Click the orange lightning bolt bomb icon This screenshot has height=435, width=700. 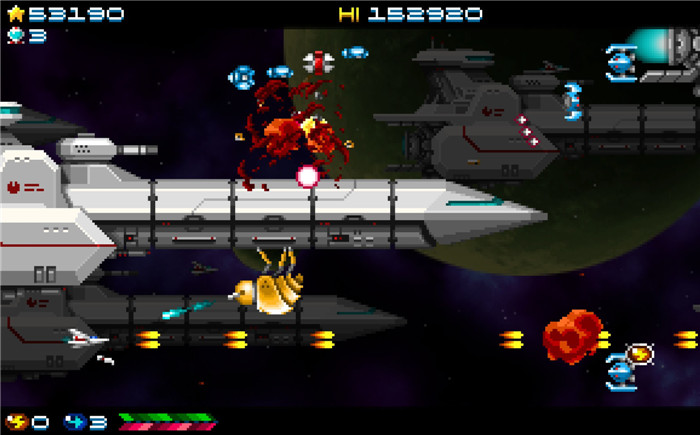pyautogui.click(x=17, y=421)
